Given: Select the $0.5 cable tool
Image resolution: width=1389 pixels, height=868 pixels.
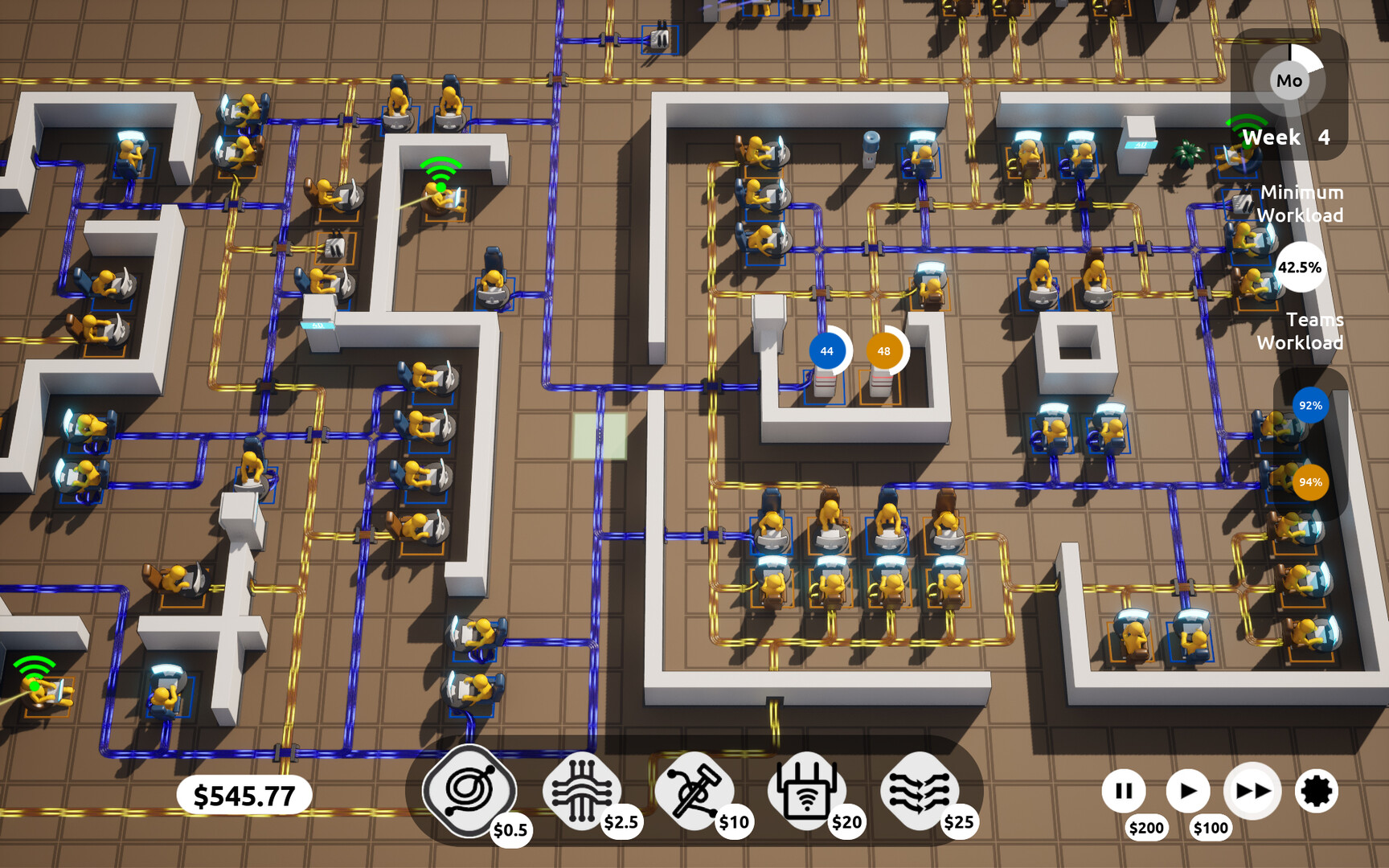Looking at the screenshot, I should (469, 792).
